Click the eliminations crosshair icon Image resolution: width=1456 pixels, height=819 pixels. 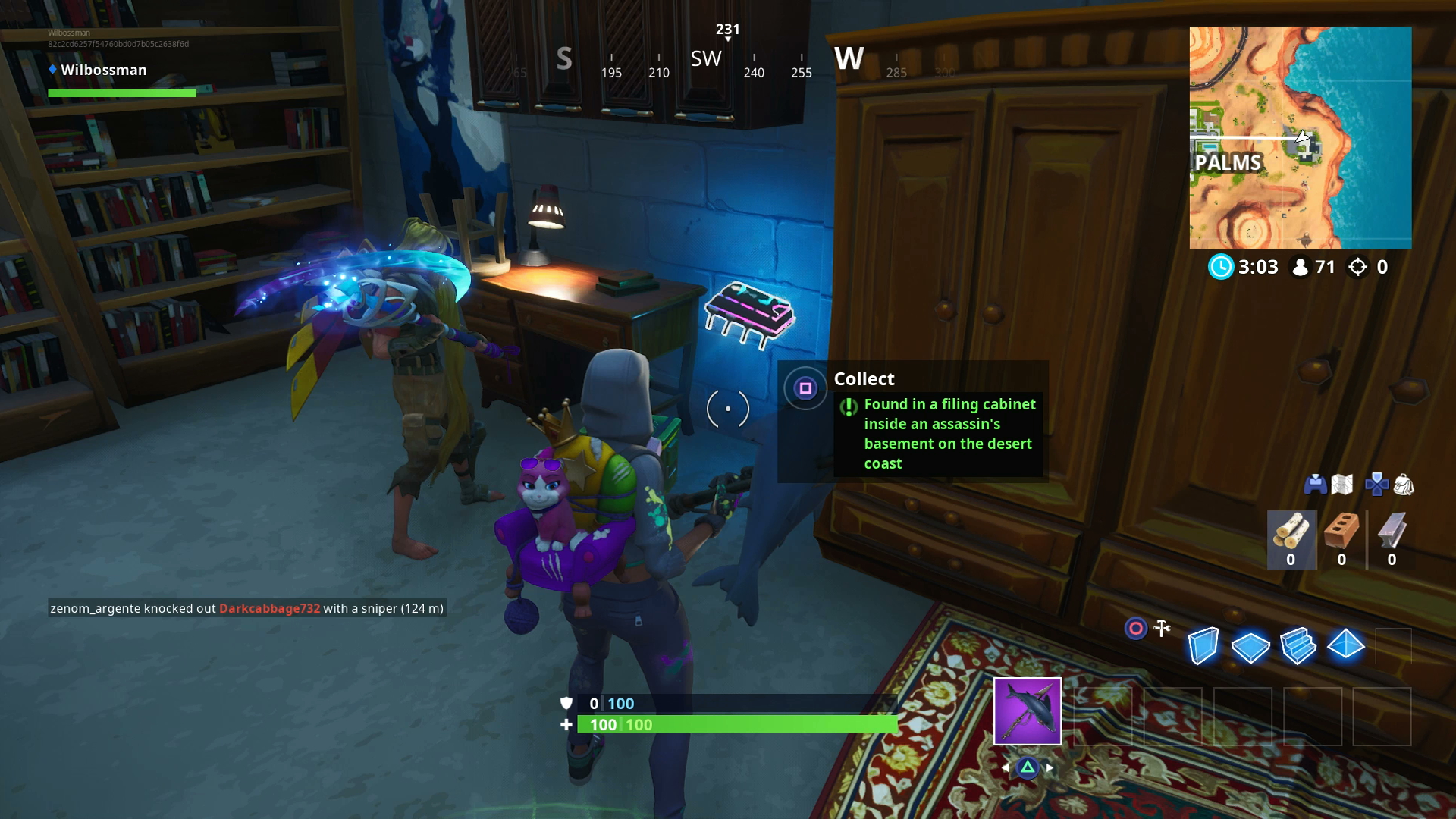[x=1357, y=267]
